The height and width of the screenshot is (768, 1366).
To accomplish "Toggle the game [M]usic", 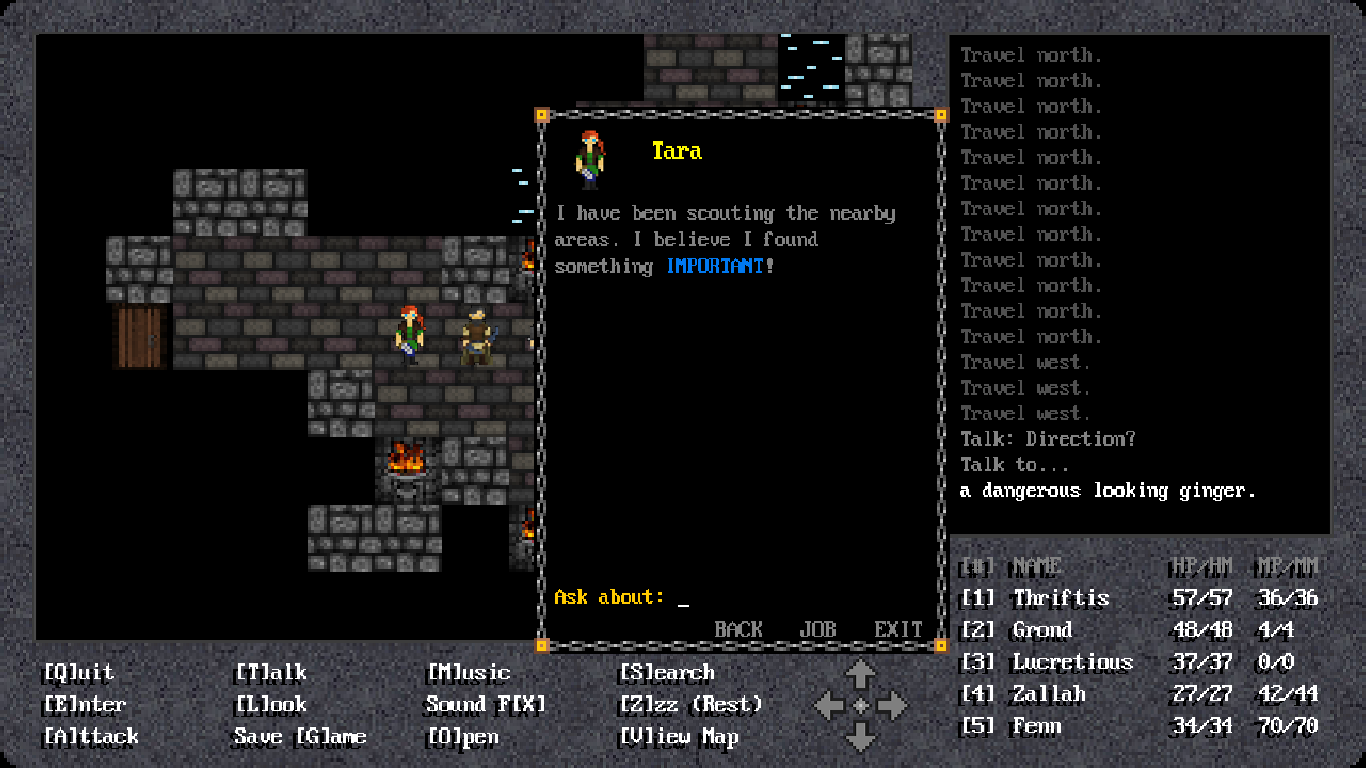I will tap(464, 673).
